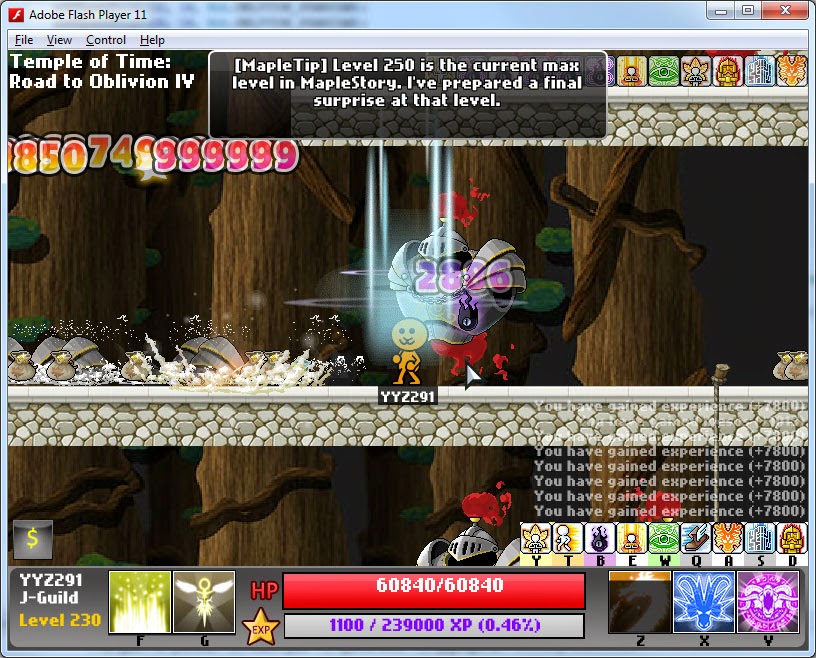Open the View menu

point(59,40)
